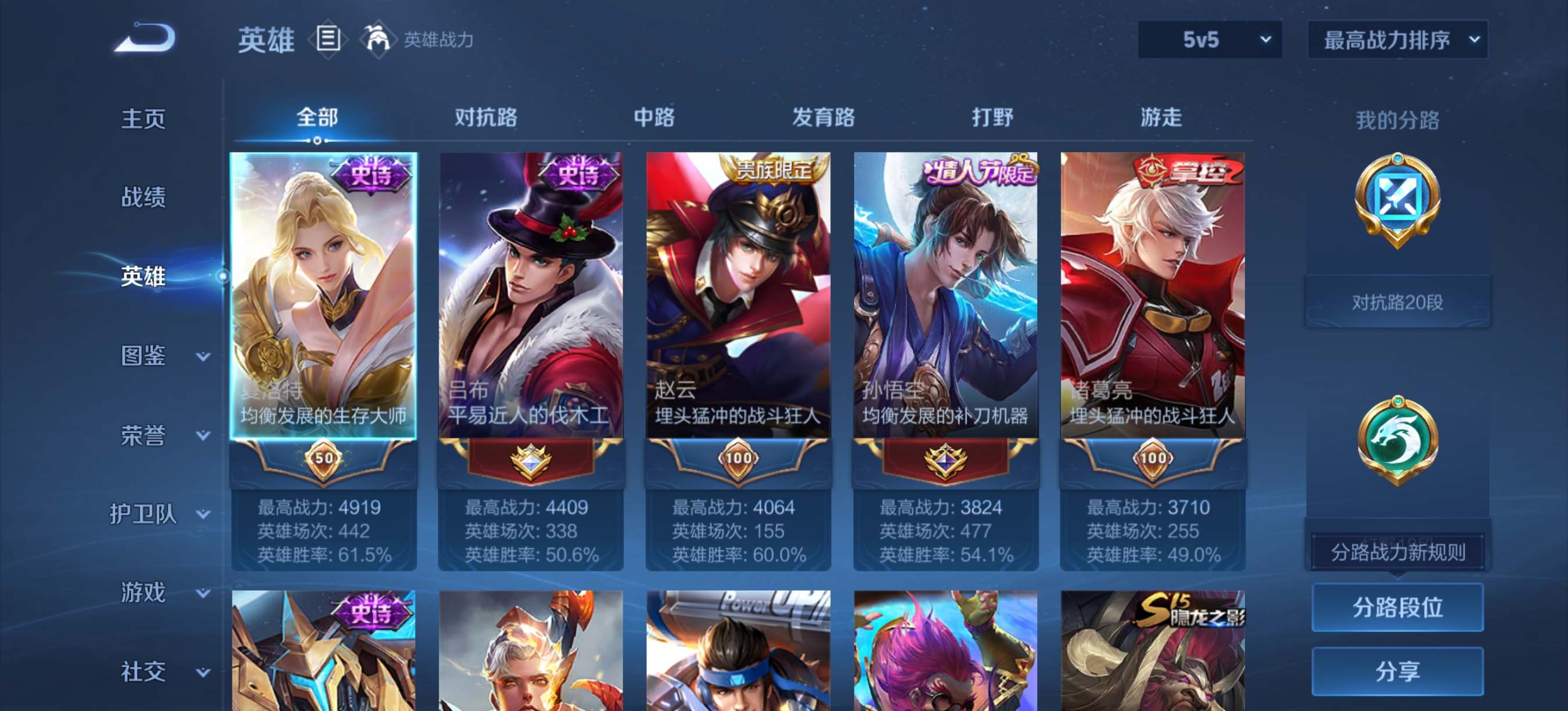Open 分路段位 lane rank details

coord(1398,608)
